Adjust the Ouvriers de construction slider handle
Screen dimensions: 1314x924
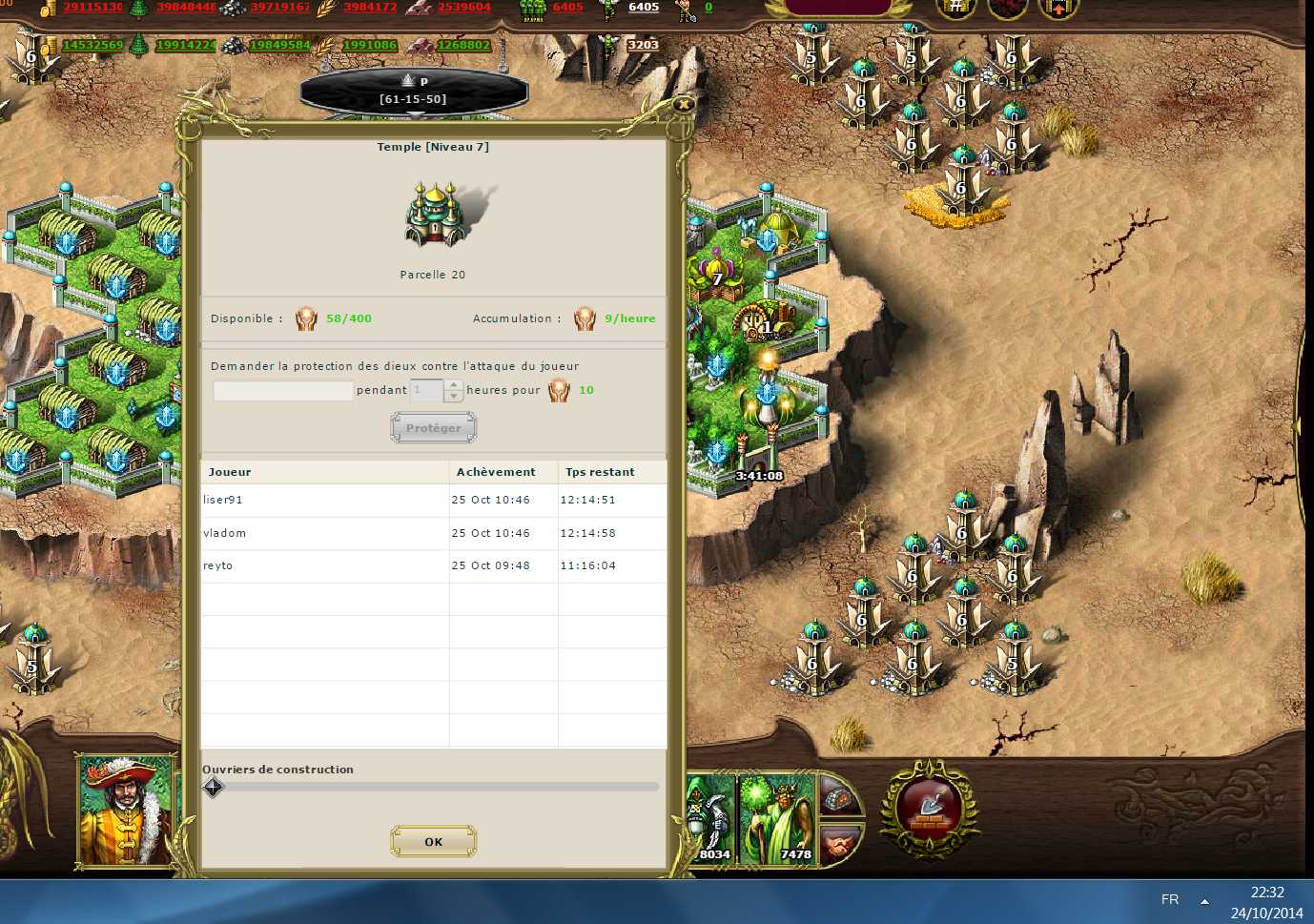[213, 787]
